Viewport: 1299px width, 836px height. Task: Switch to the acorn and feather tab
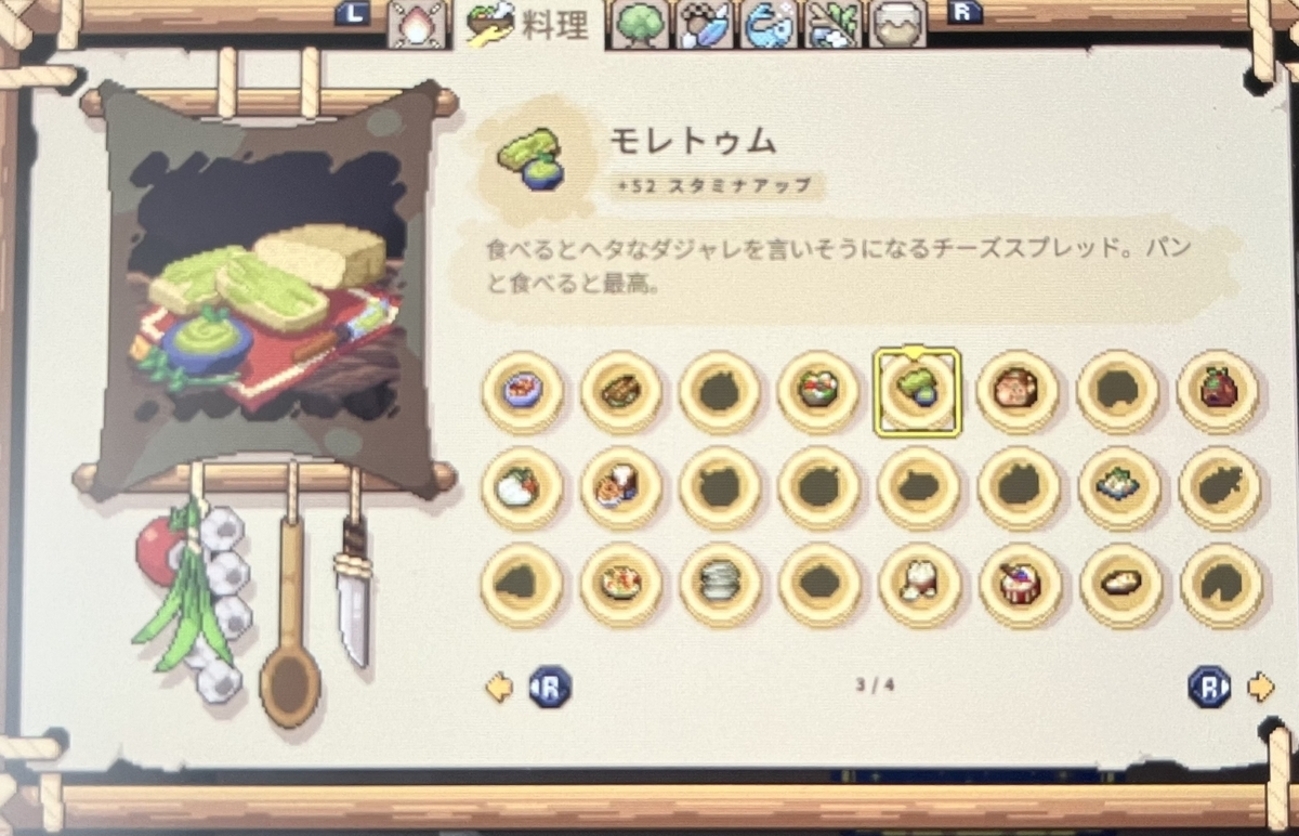pos(705,25)
